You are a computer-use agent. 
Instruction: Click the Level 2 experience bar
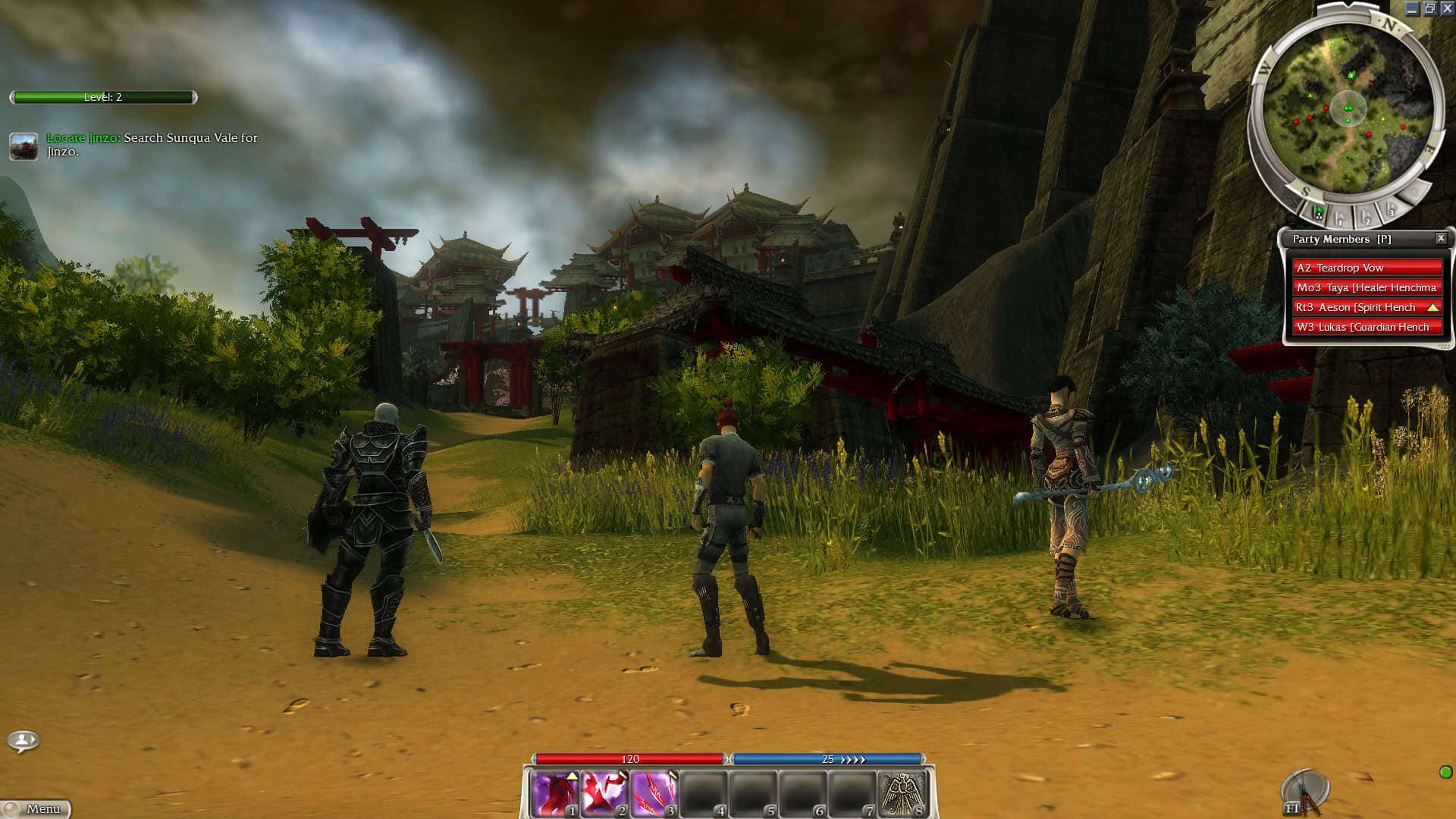(x=102, y=98)
